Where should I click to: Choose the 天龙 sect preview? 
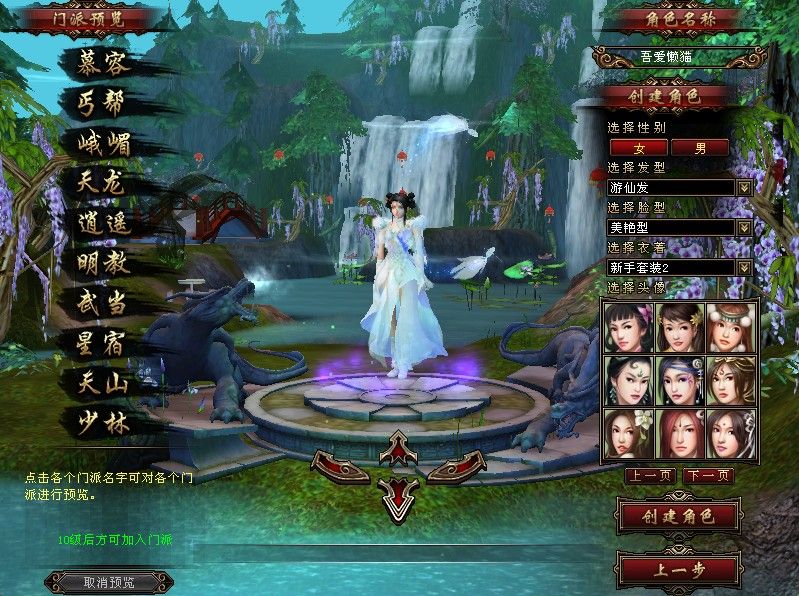[104, 183]
